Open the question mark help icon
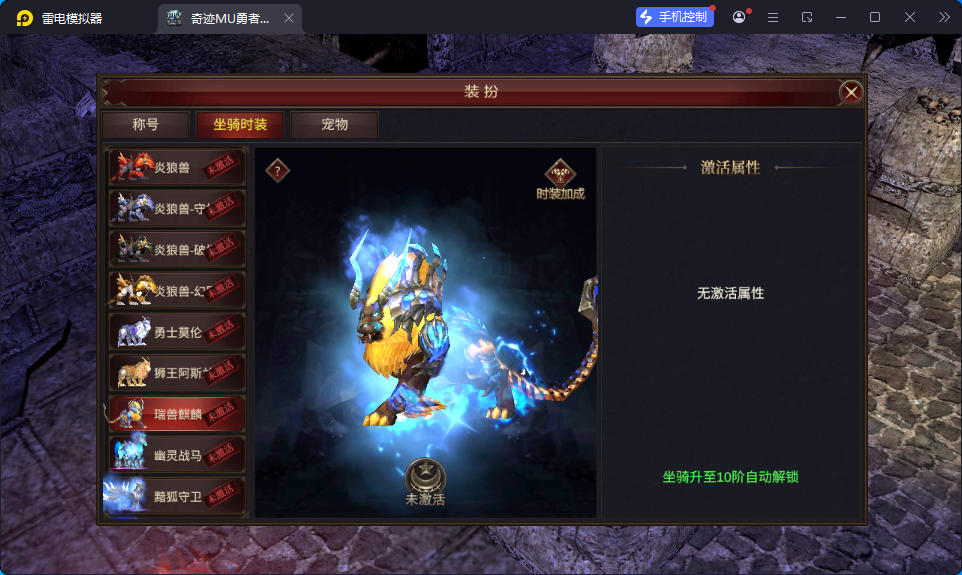Viewport: 962px width, 575px height. click(278, 171)
